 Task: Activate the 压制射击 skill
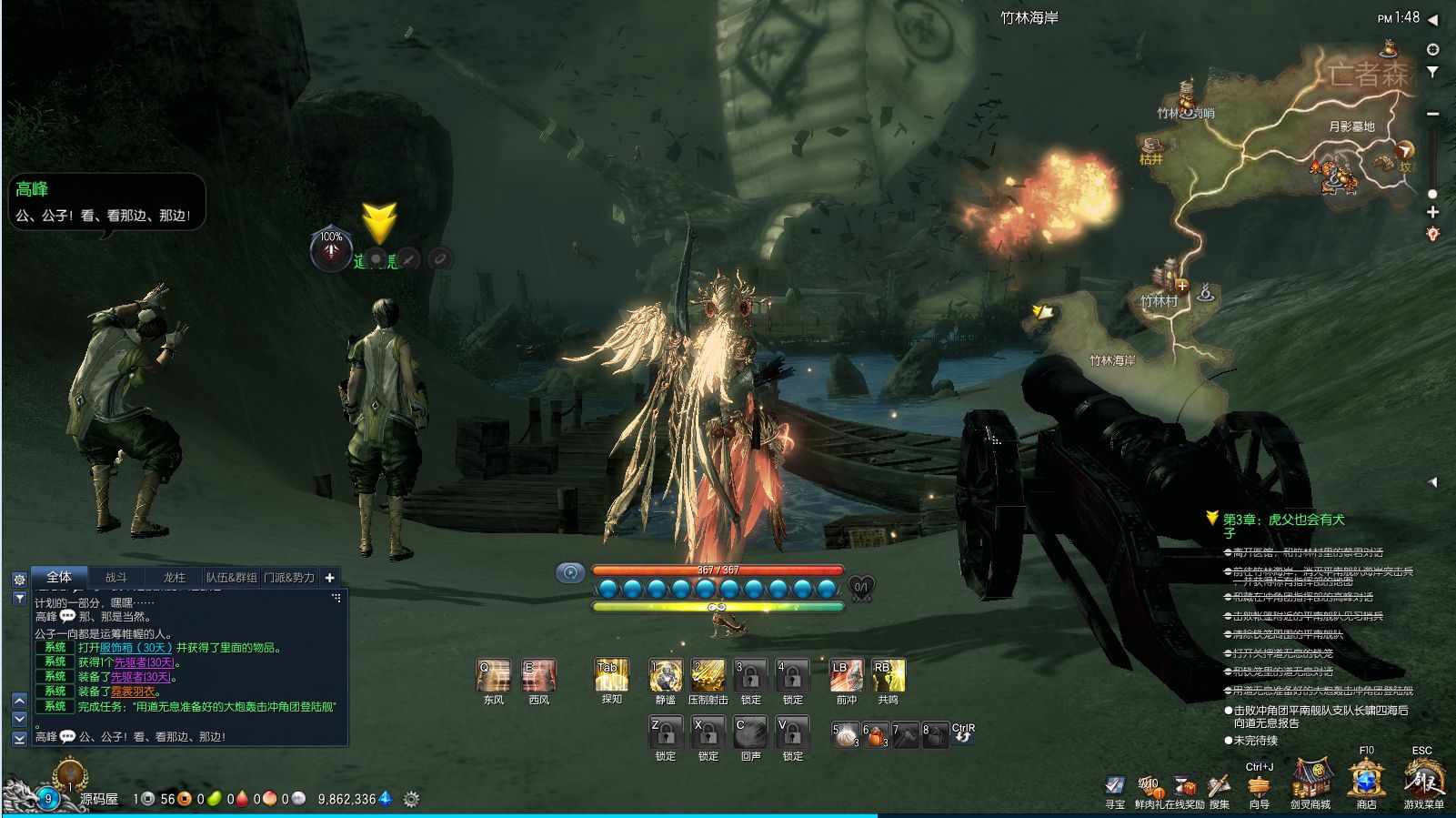click(x=708, y=676)
